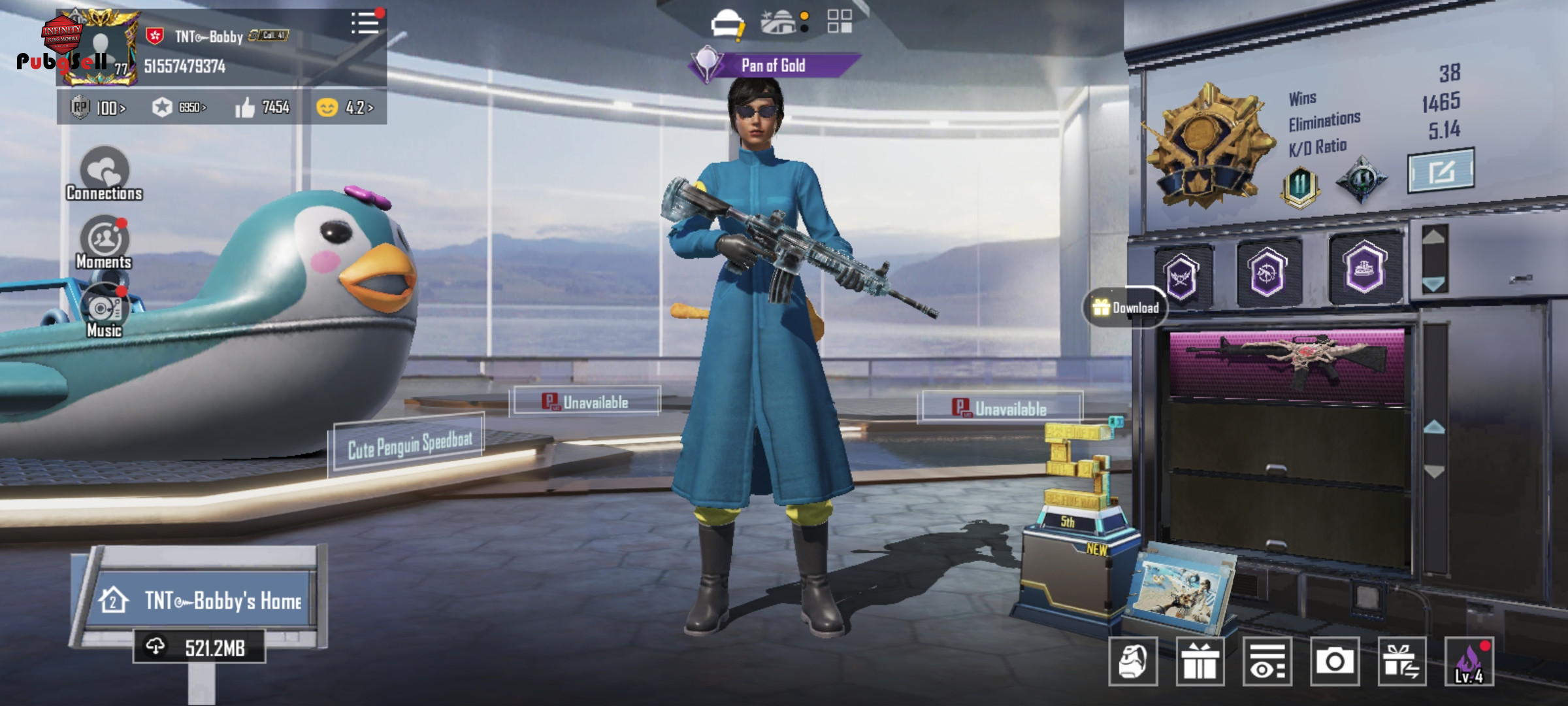1568x706 pixels.
Task: Open the gift box icon
Action: (1200, 662)
